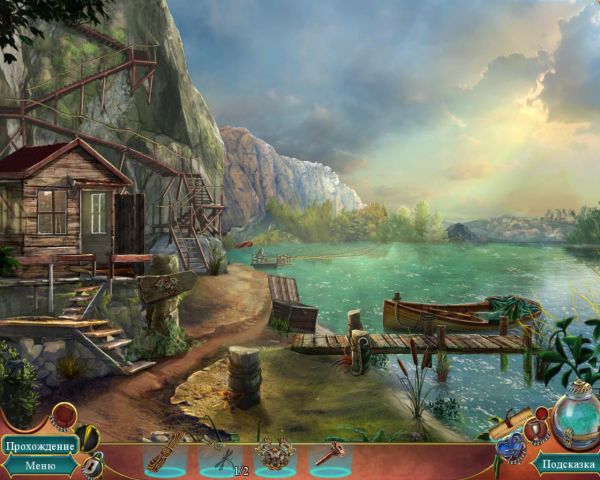Toggle the padlock inventory lock
Viewport: 600px width, 480px height.
pyautogui.click(x=92, y=464)
